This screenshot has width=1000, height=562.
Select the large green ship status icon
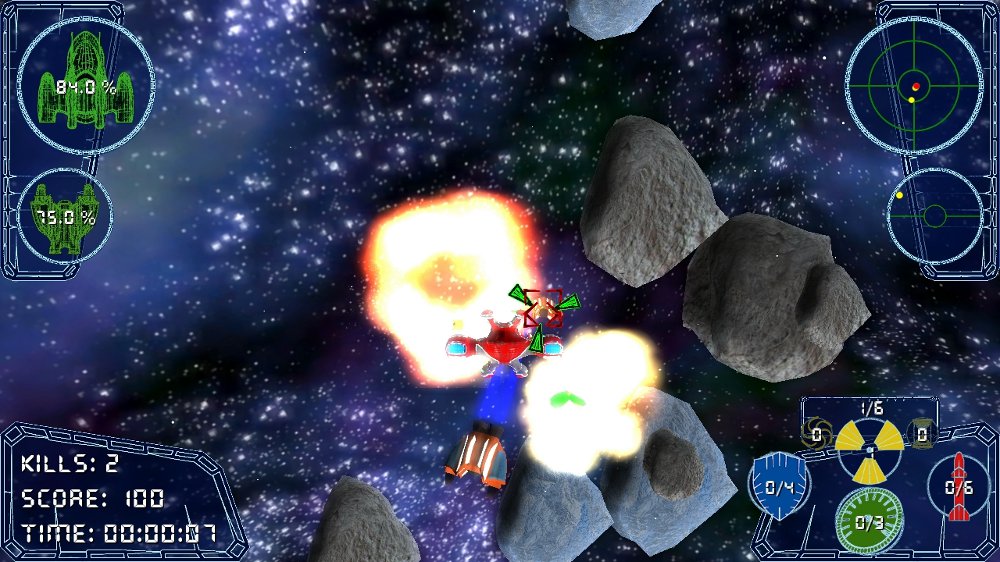coord(86,86)
